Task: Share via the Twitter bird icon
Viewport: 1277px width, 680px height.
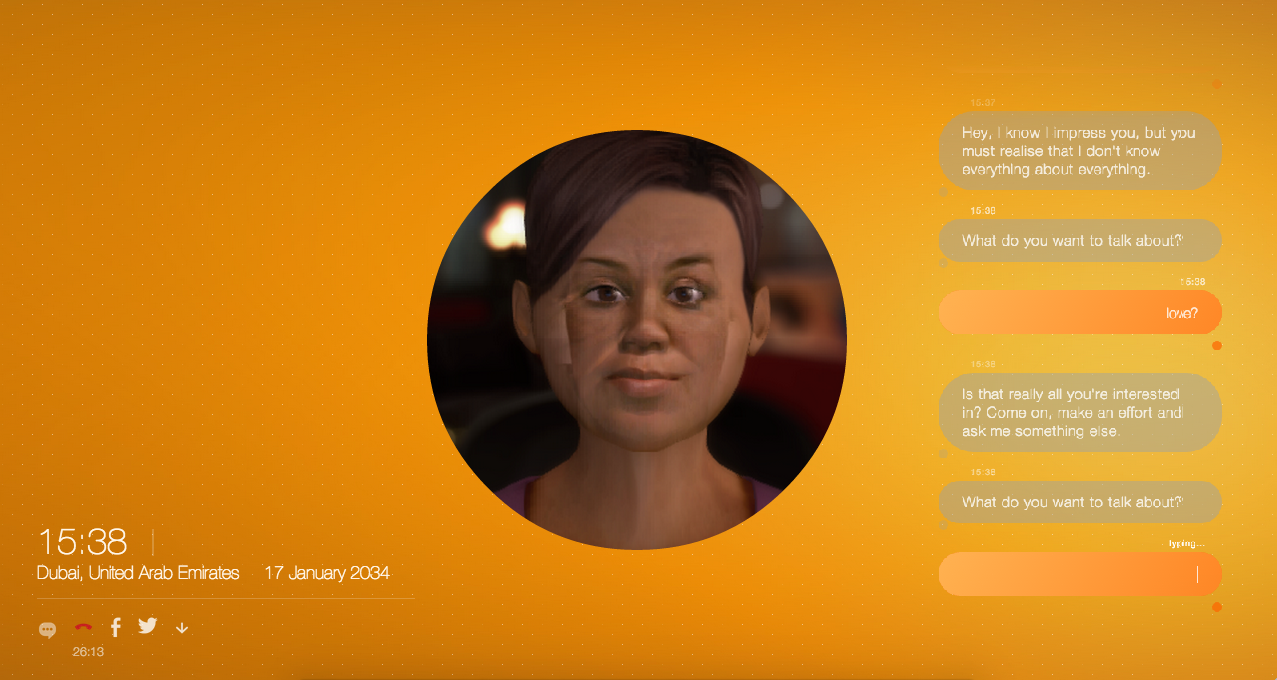Action: [148, 626]
